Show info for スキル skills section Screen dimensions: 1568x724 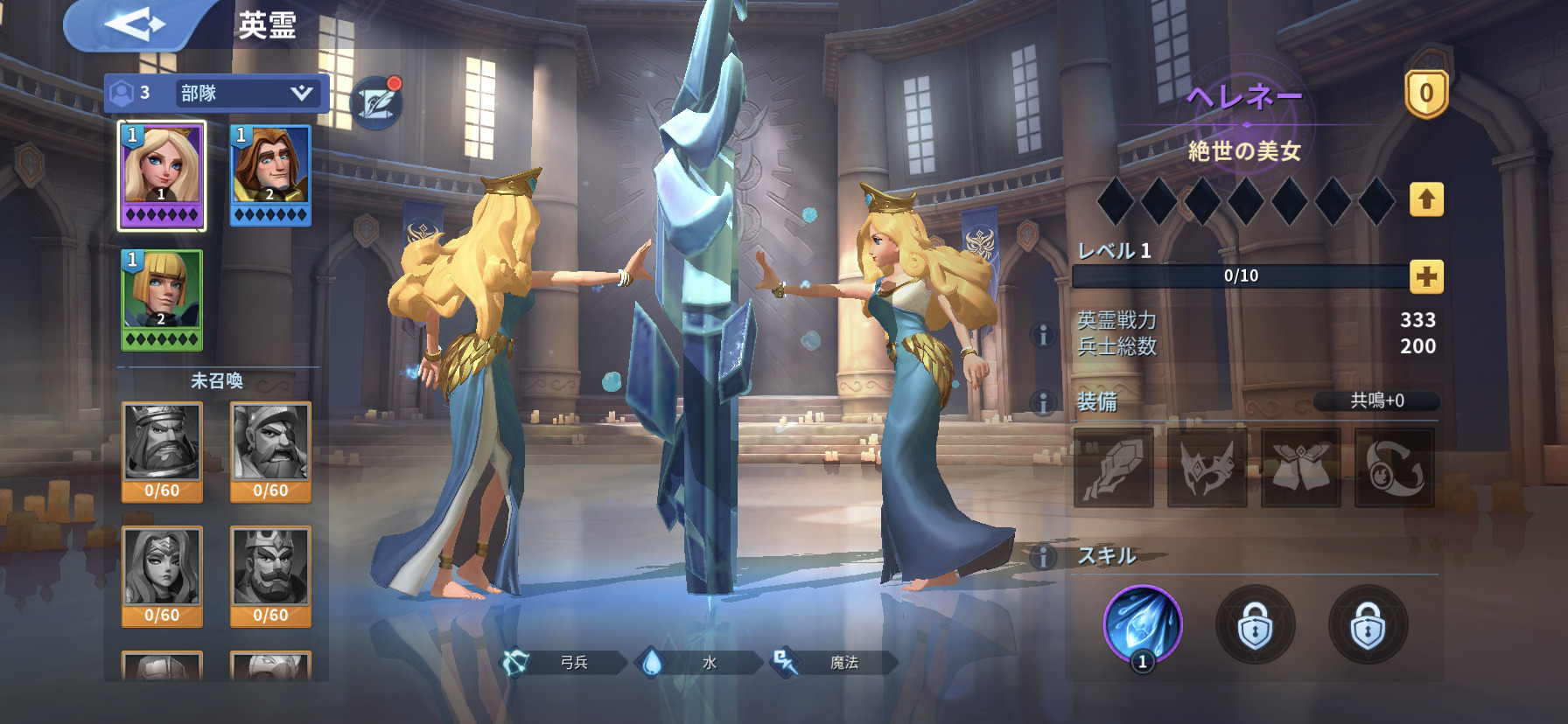pos(1043,556)
